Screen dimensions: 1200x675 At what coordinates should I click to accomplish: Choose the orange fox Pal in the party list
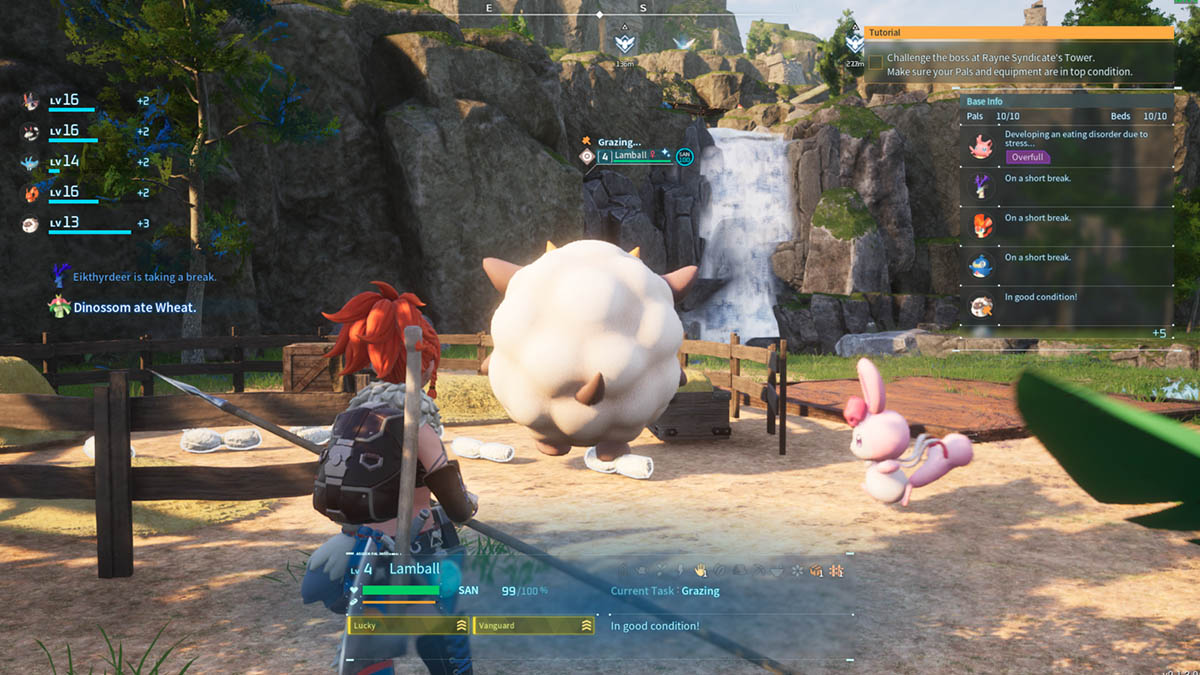(31, 194)
